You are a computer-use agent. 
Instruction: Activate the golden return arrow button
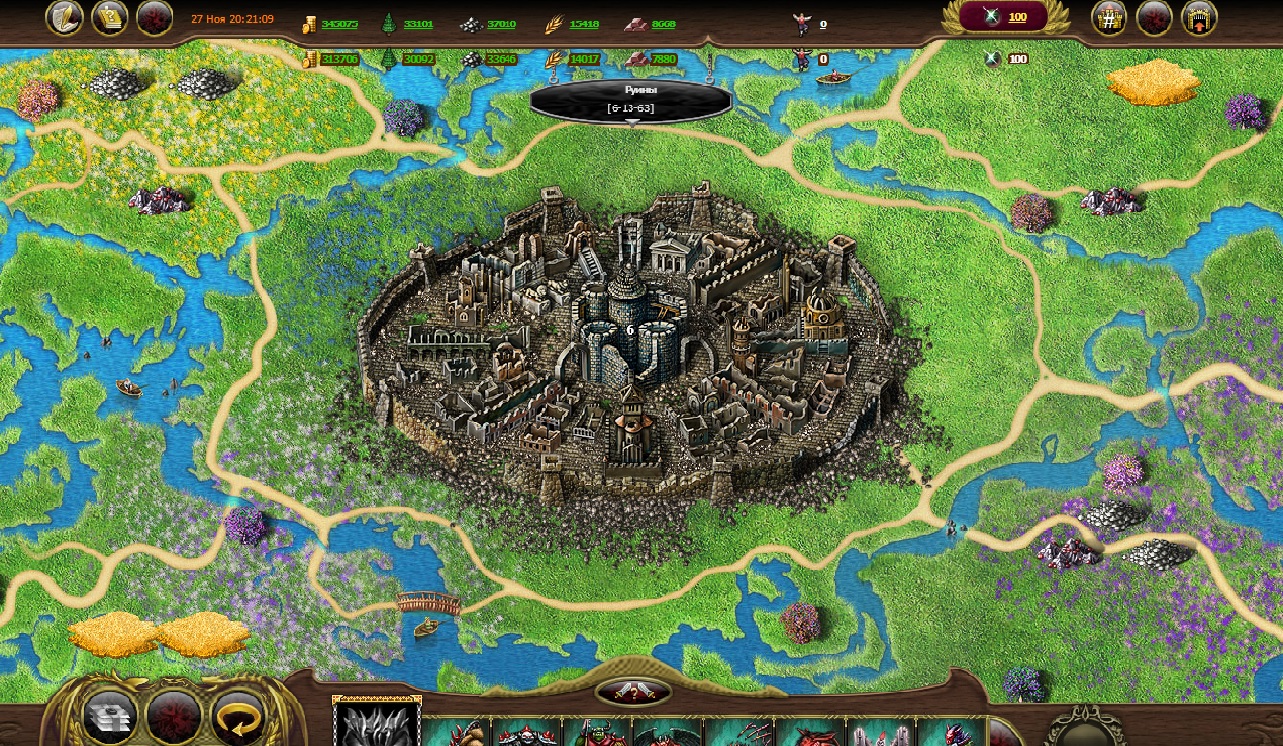coord(238,716)
